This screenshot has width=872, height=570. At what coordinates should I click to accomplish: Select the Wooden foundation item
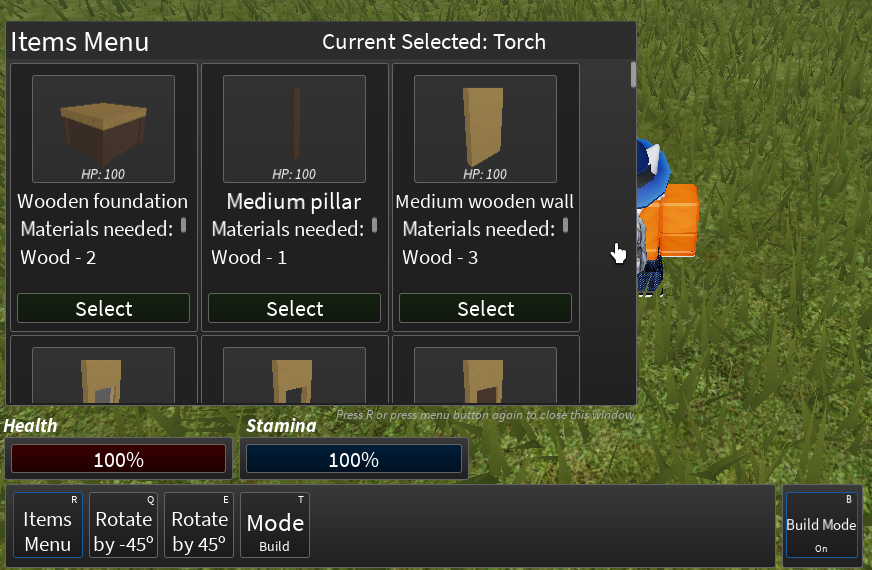(103, 309)
